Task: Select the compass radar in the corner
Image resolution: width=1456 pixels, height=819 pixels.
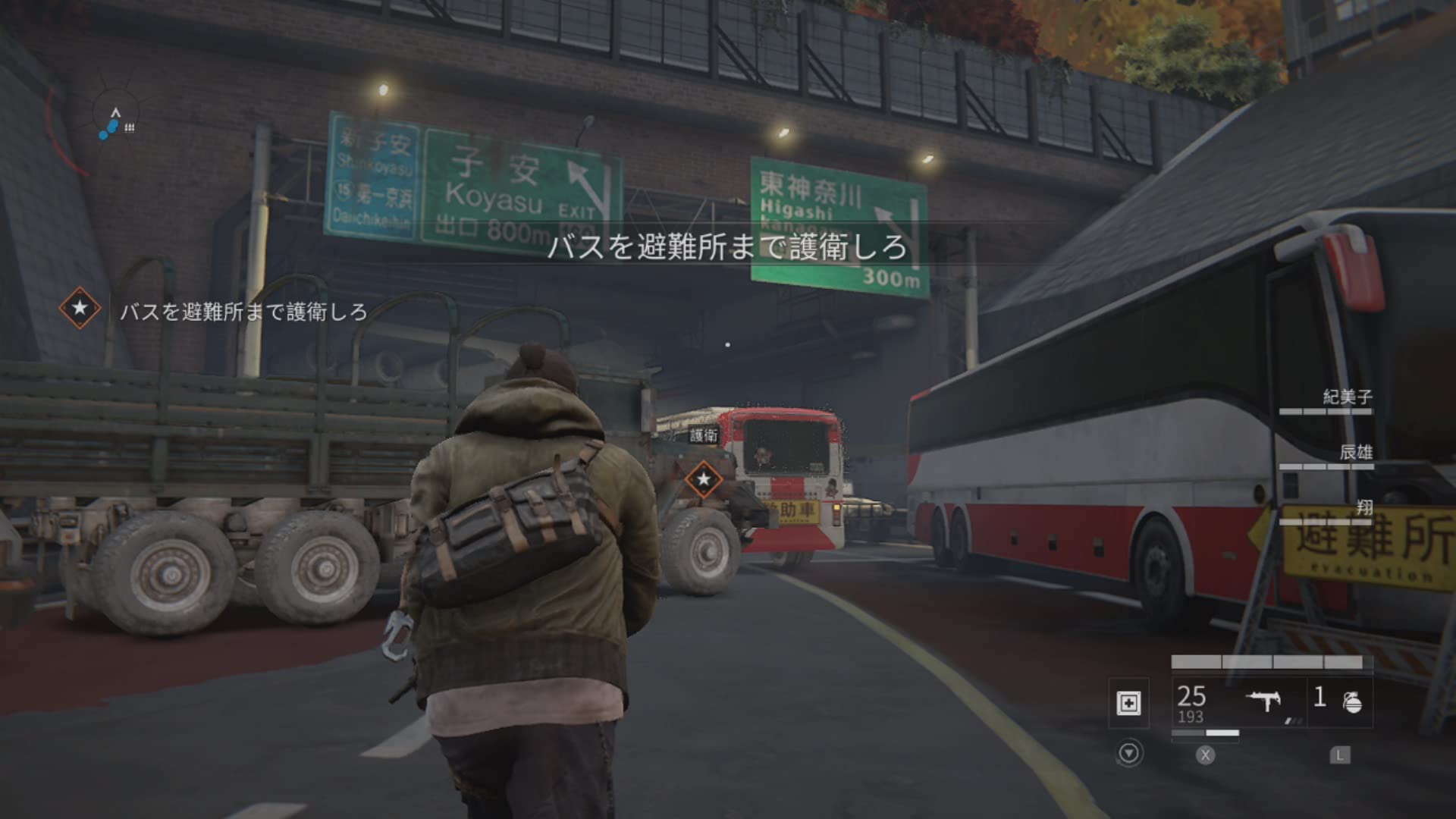Action: coord(115,121)
